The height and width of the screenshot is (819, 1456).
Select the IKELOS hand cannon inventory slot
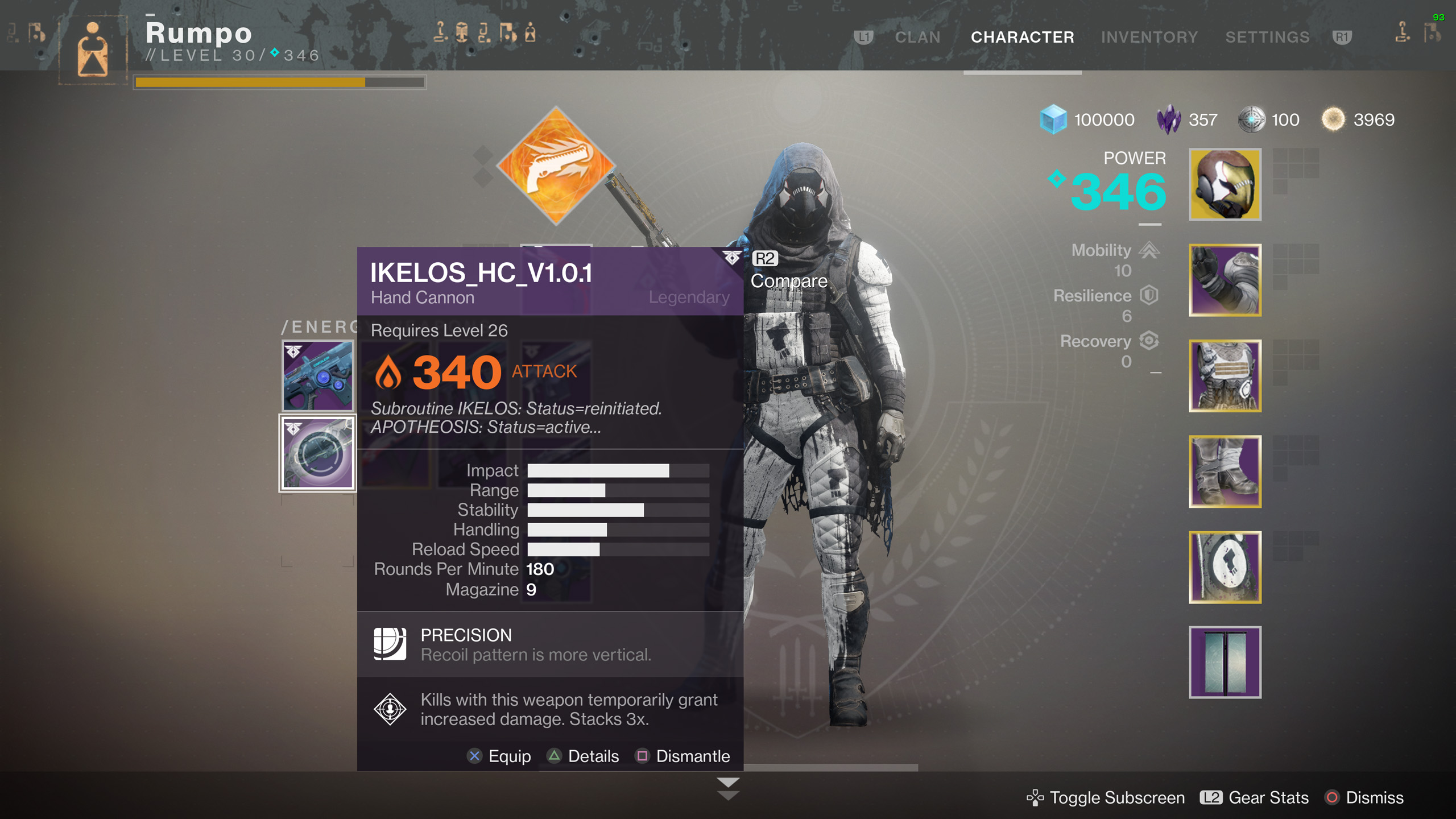318,453
